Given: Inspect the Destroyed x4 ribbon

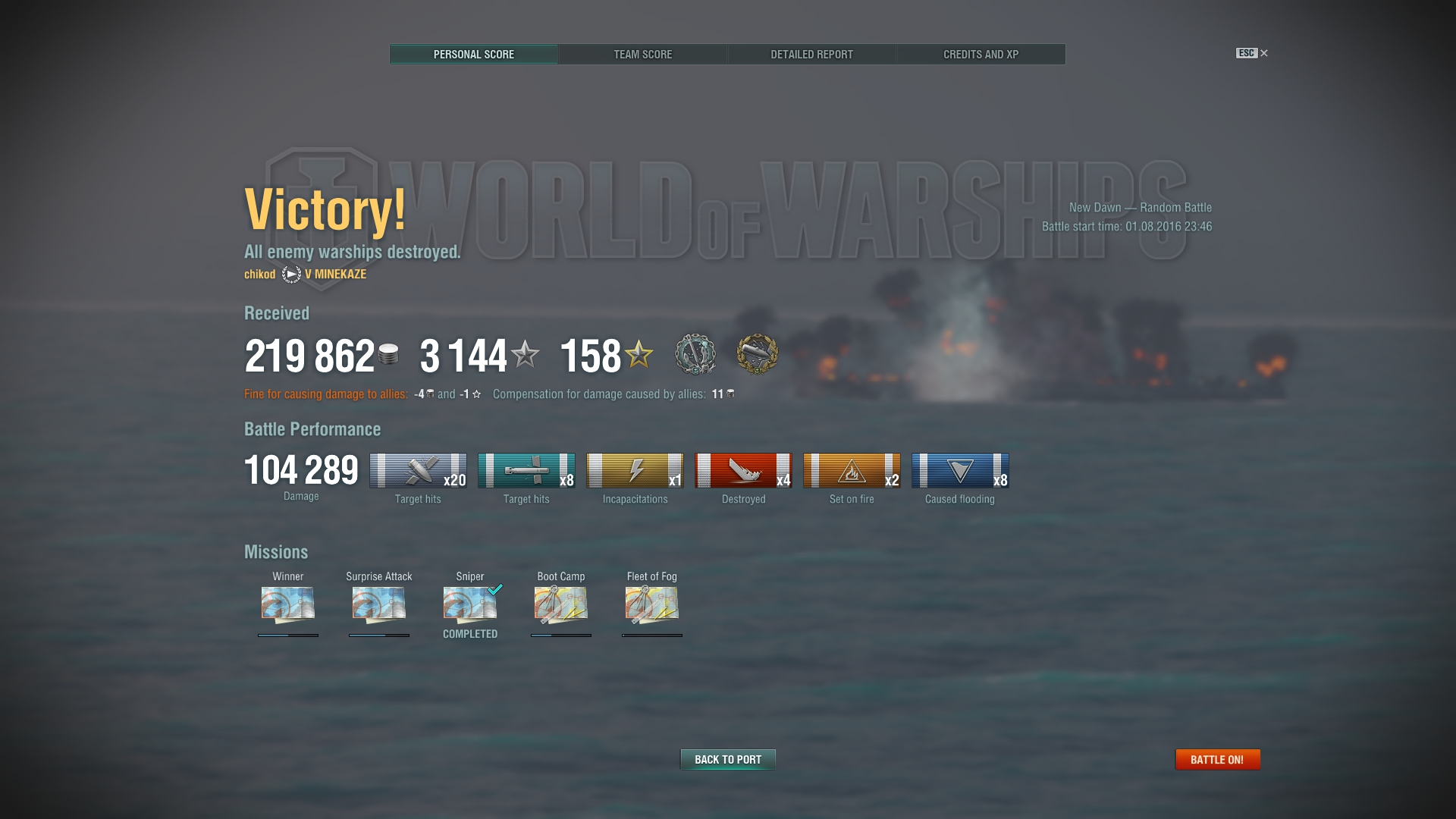Looking at the screenshot, I should (x=743, y=471).
